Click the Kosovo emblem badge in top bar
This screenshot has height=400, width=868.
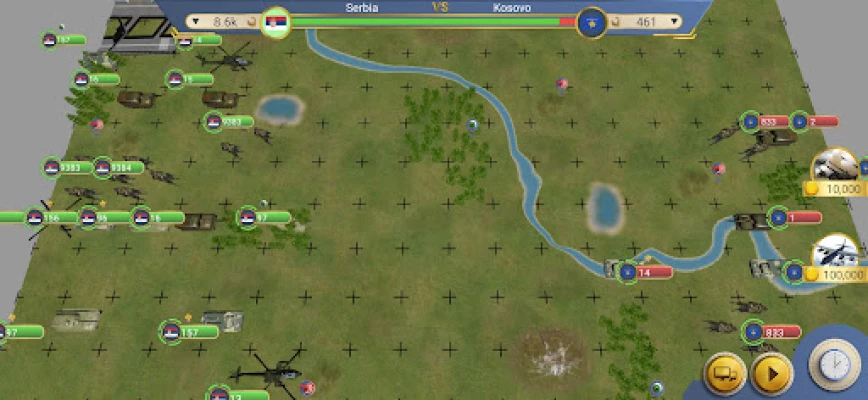592,21
